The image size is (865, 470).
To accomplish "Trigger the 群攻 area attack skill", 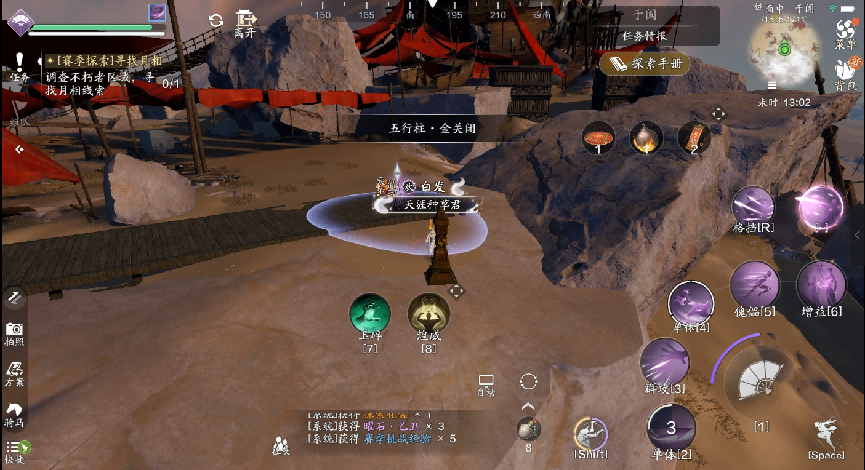I will pos(663,361).
